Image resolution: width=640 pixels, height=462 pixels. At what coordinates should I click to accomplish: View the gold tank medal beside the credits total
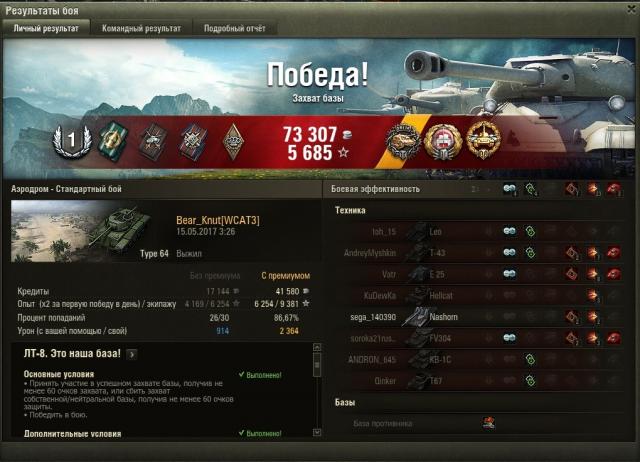coord(402,142)
